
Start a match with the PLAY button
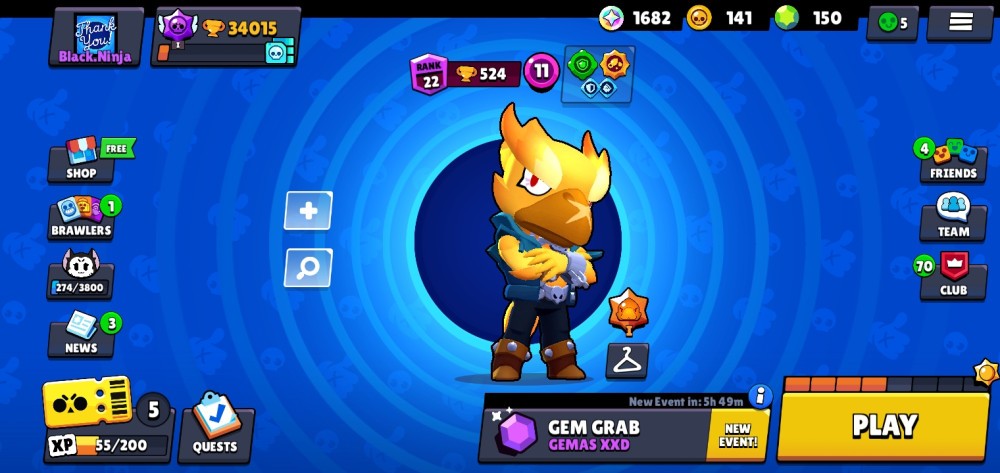pyautogui.click(x=883, y=426)
